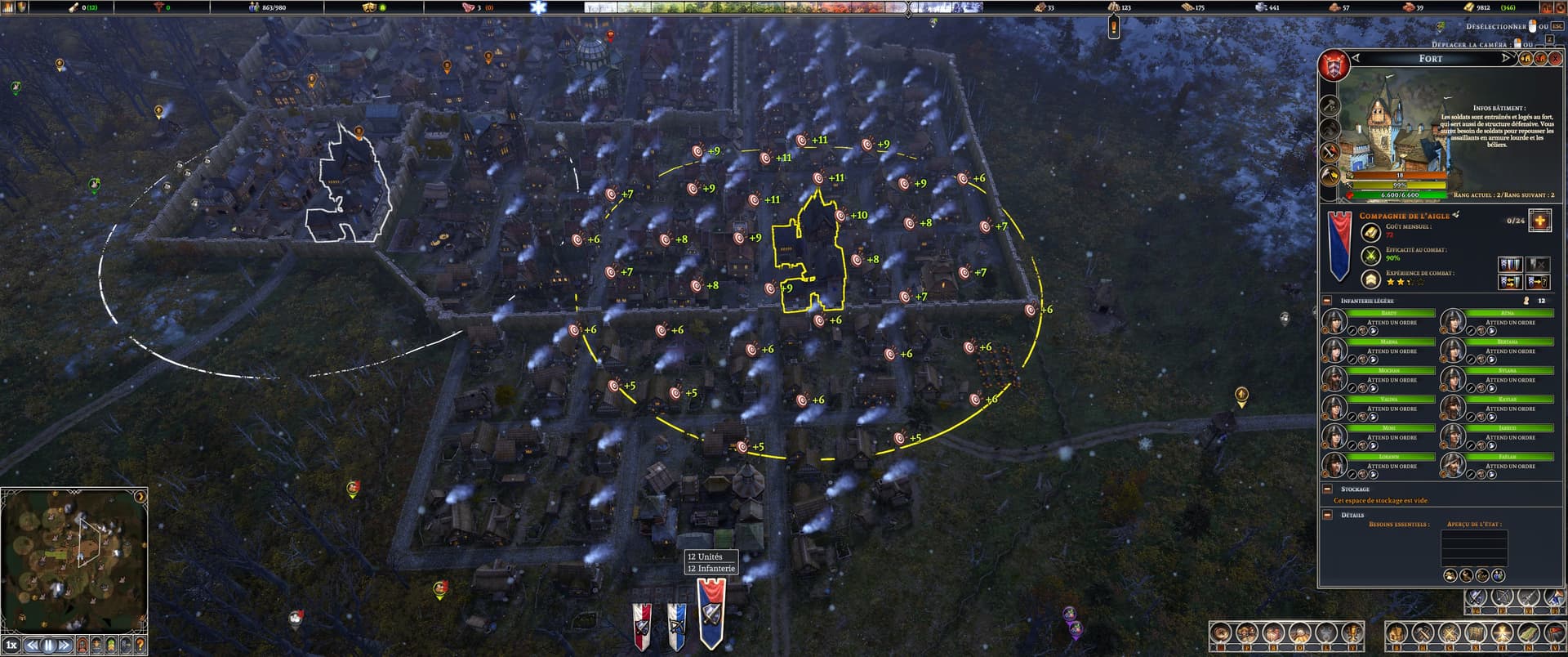Viewport: 1568px width, 657px height.
Task: Open the Fort crossed axe and sword tab
Action: click(1330, 152)
